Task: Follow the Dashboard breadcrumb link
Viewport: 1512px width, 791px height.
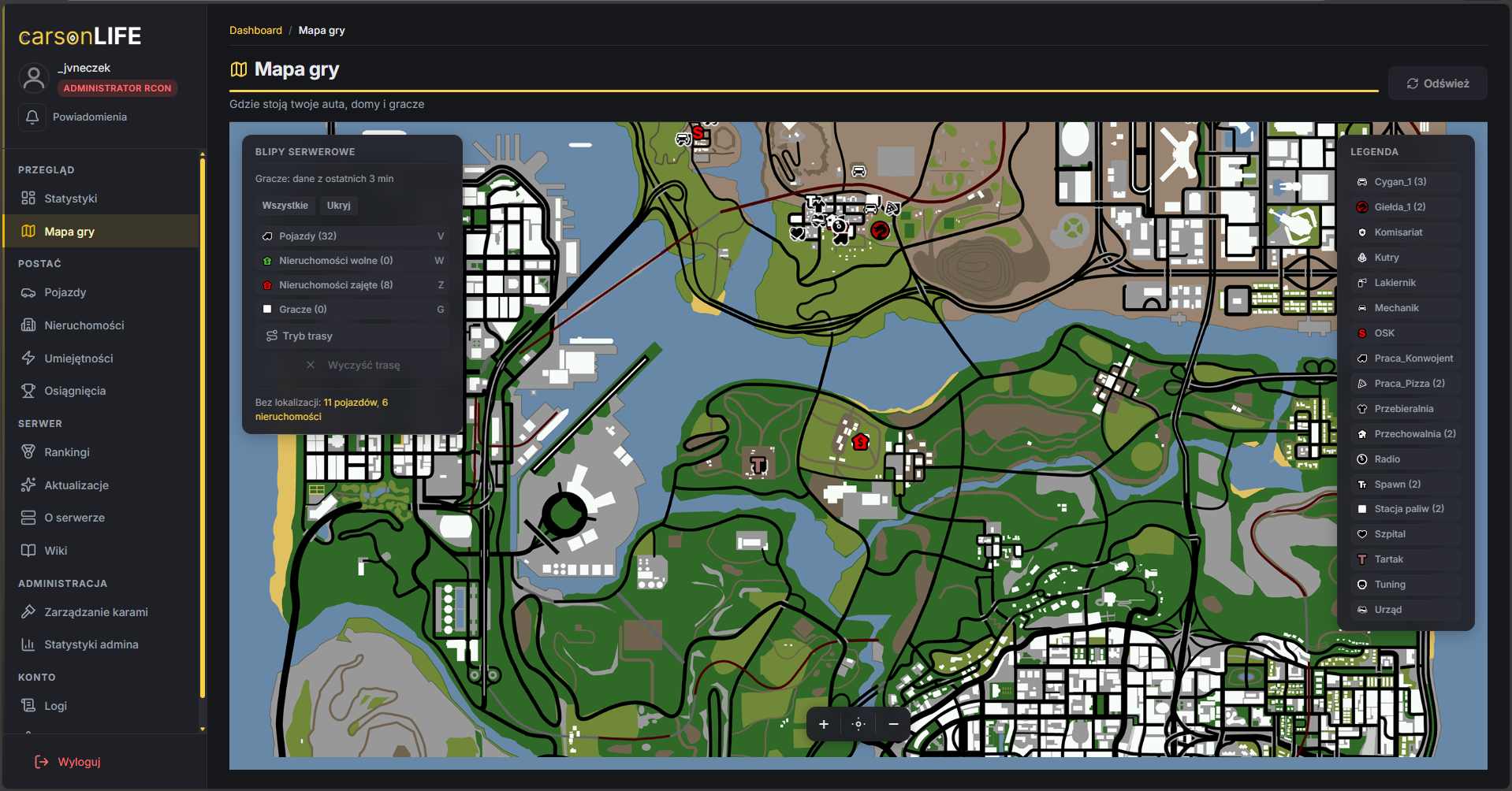Action: pos(255,31)
